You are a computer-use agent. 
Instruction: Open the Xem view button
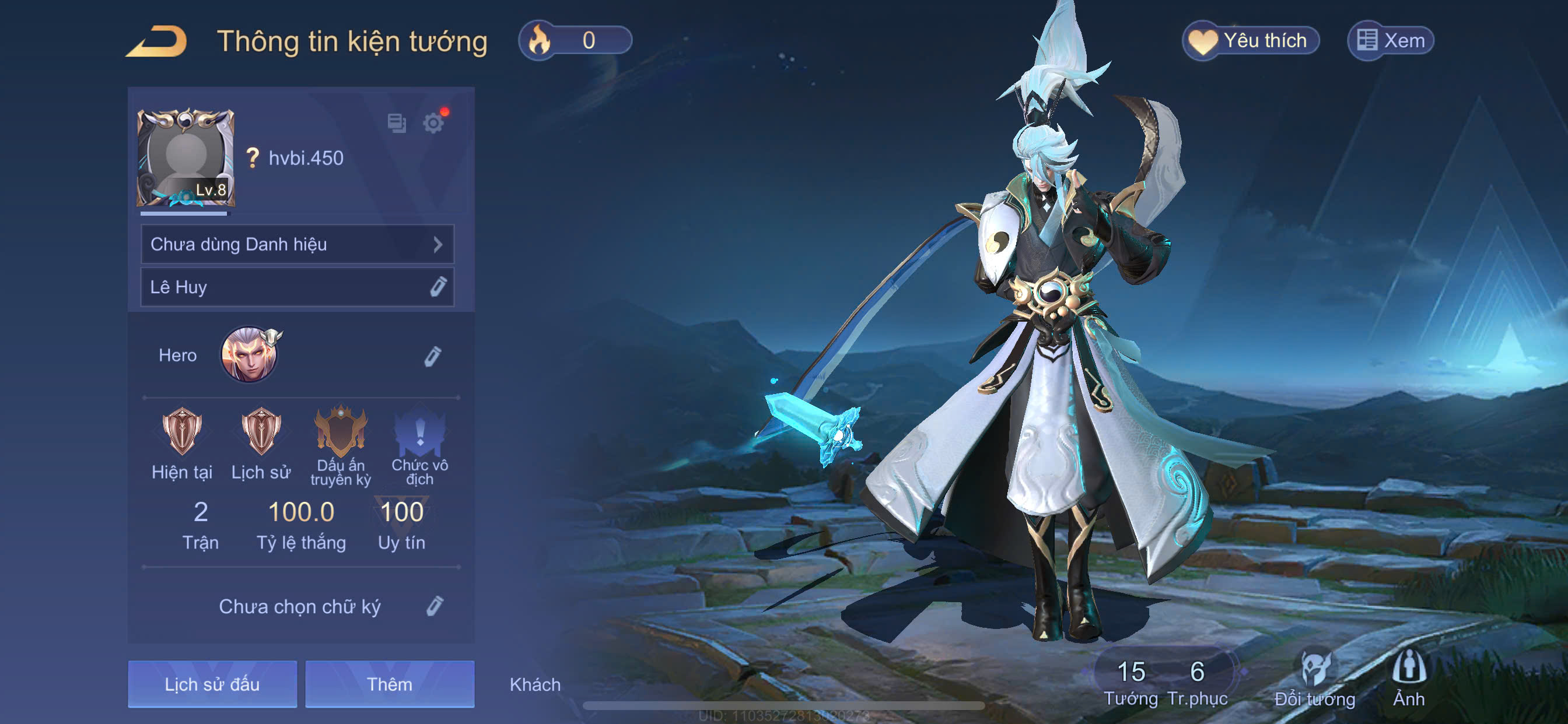[x=1390, y=41]
